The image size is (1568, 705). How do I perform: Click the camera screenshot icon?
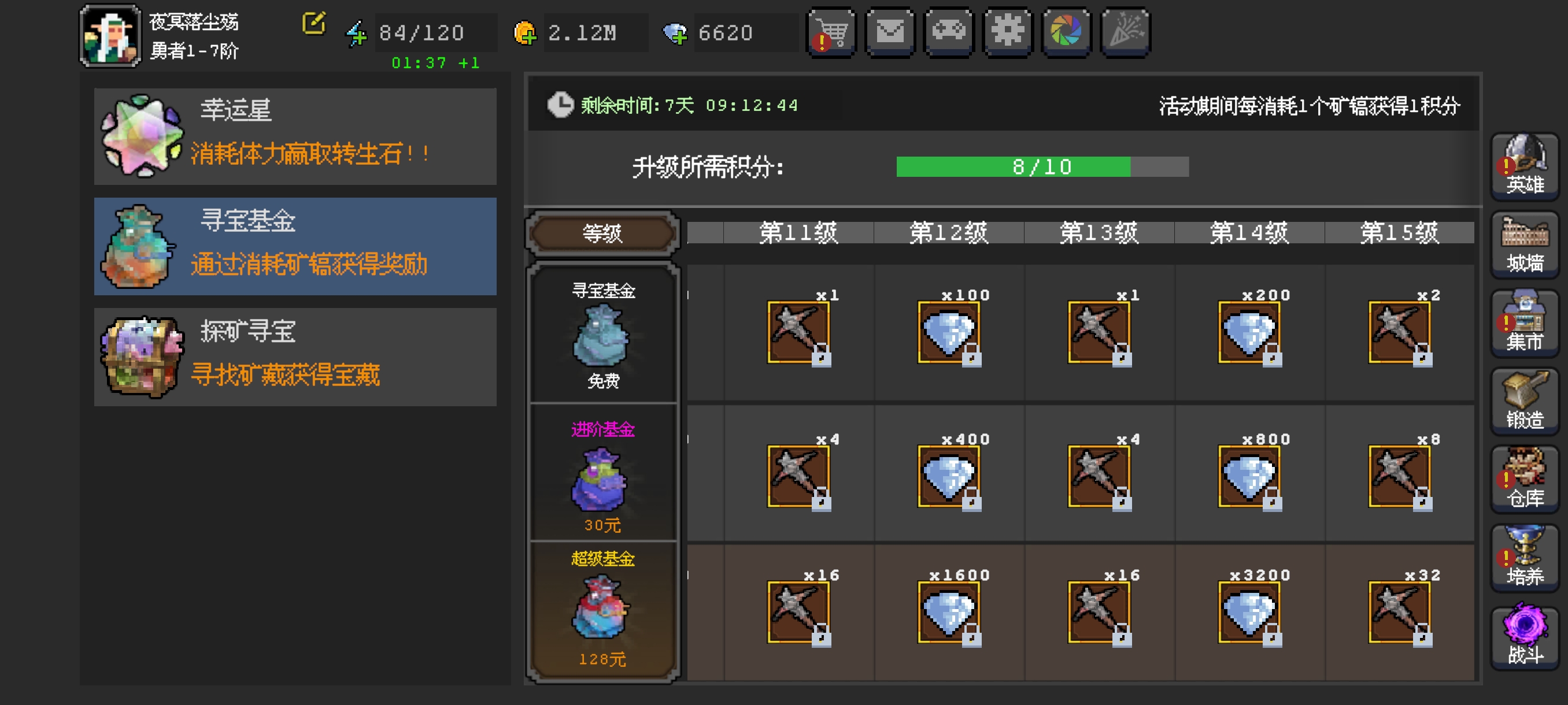tap(1066, 33)
